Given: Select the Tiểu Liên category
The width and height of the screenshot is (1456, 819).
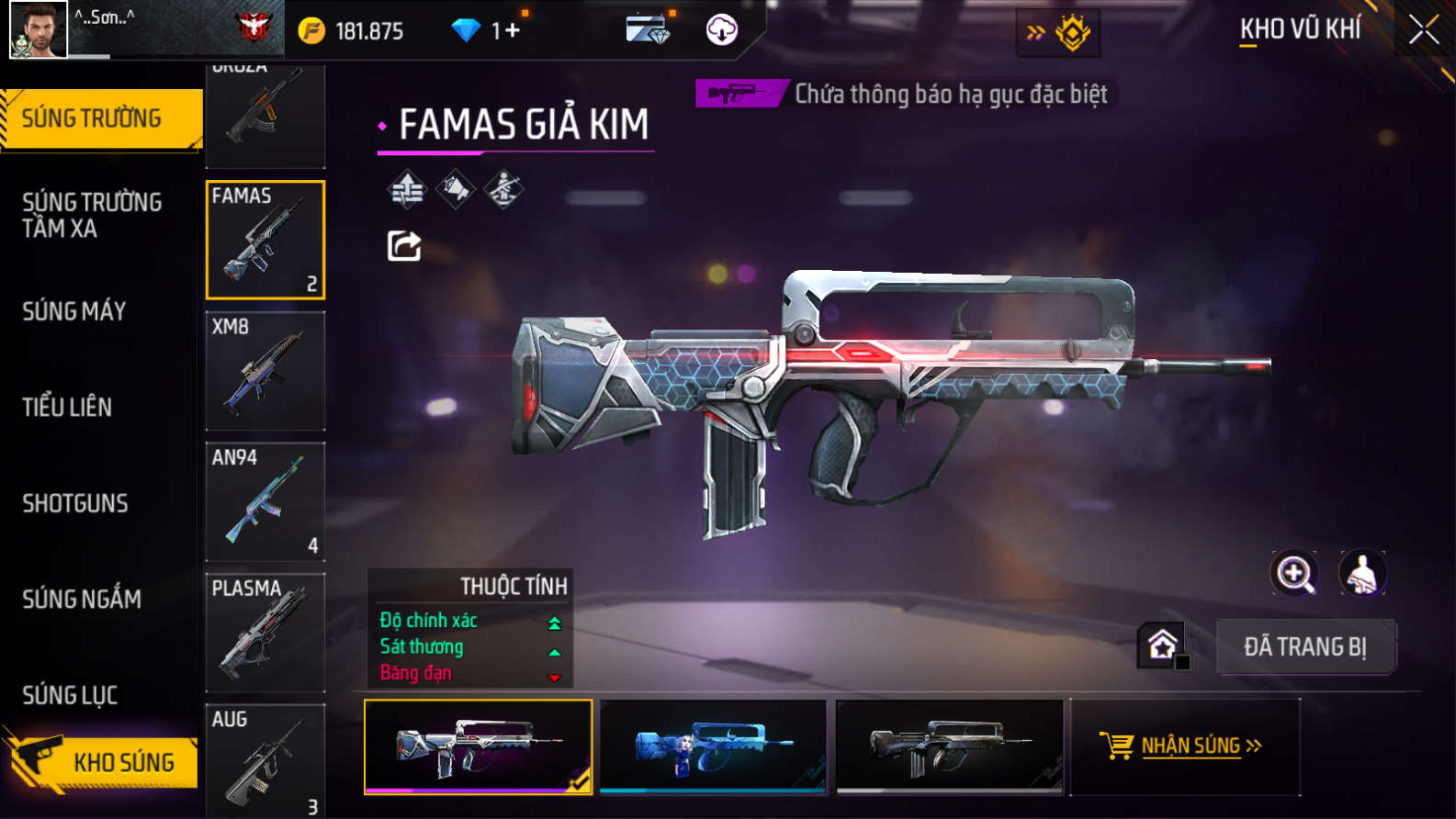Looking at the screenshot, I should (67, 407).
